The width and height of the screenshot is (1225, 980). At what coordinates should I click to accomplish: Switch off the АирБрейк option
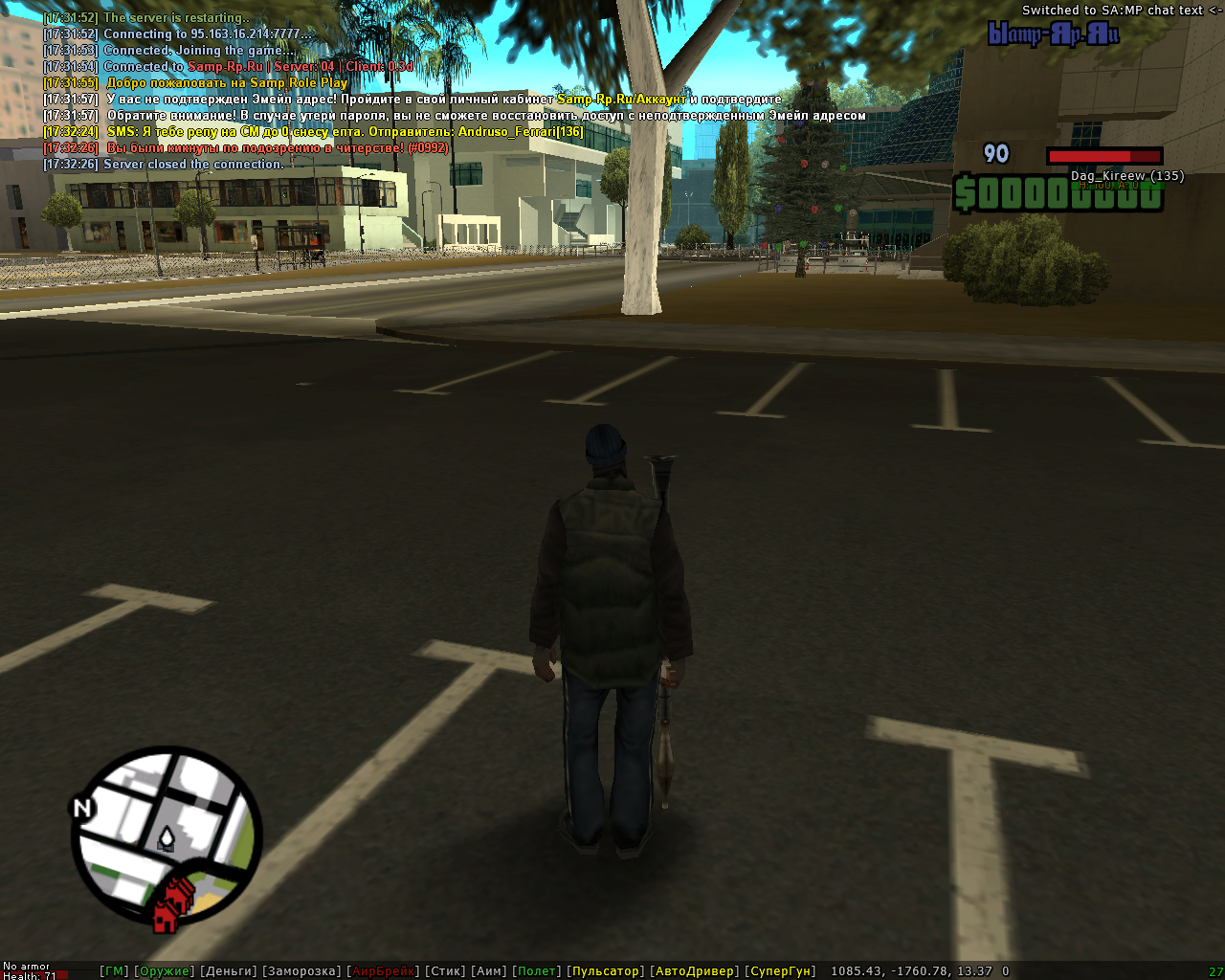[x=383, y=971]
